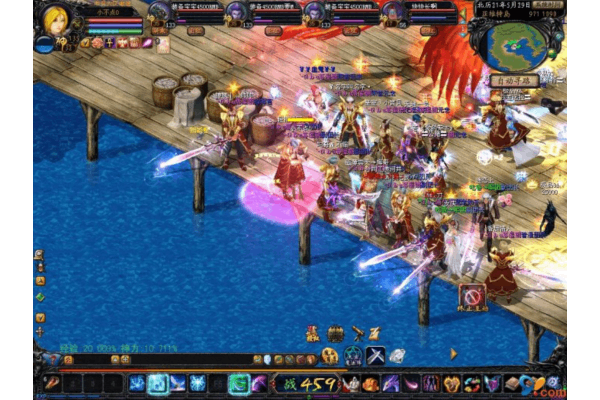Open the treasure chest icon

(335, 333)
